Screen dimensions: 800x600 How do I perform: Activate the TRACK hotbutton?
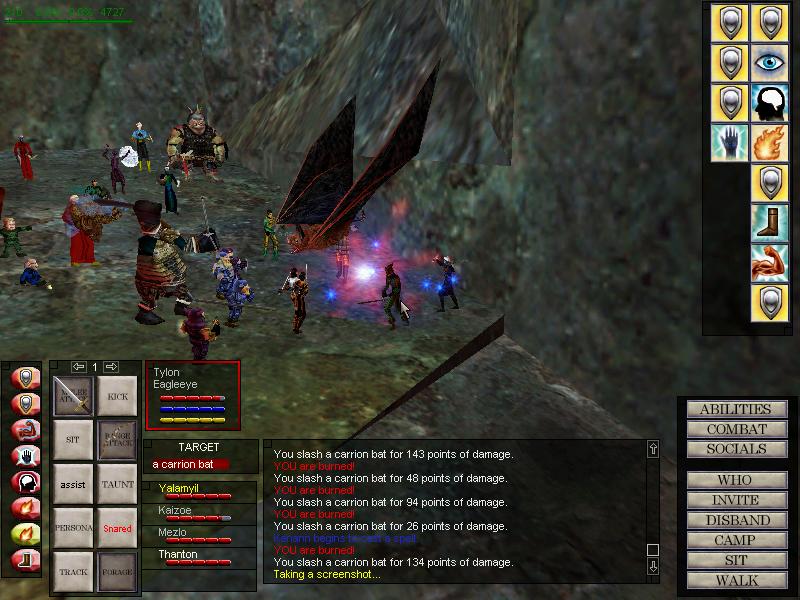click(72, 572)
